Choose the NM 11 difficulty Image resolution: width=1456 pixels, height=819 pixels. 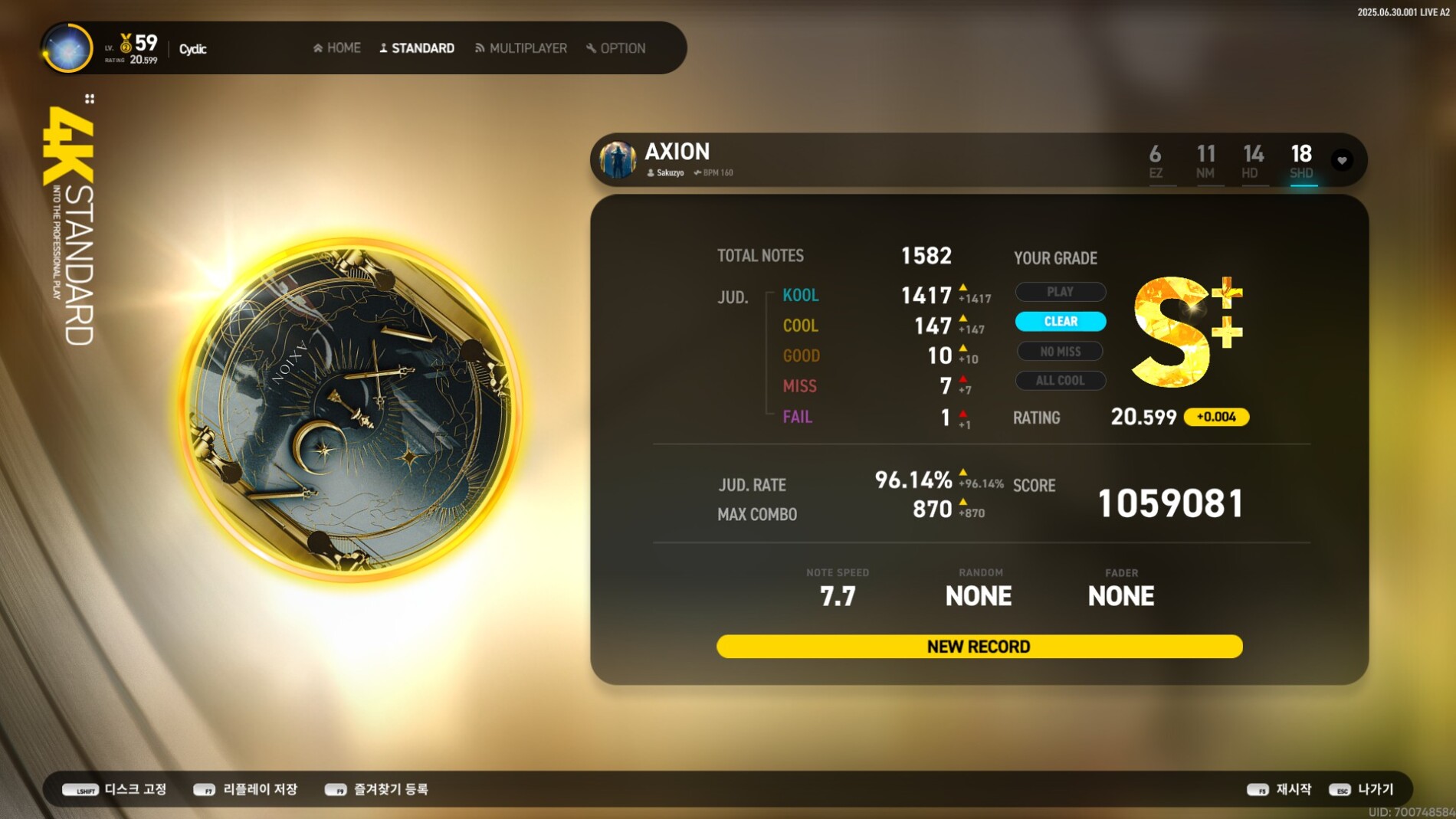coord(1205,162)
